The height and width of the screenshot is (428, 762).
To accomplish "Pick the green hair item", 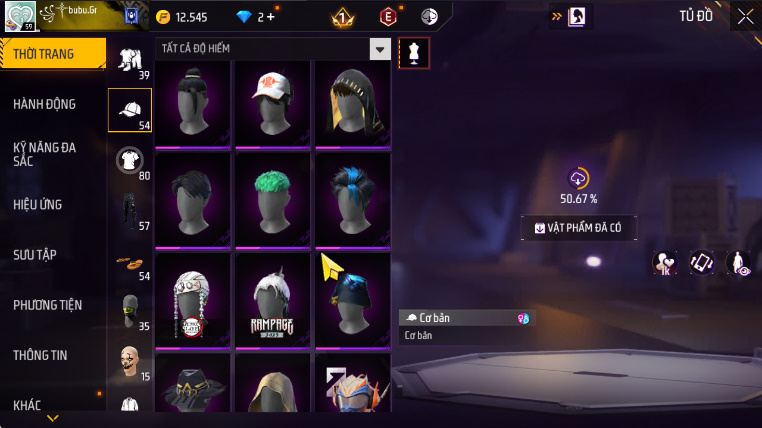I will pos(273,197).
